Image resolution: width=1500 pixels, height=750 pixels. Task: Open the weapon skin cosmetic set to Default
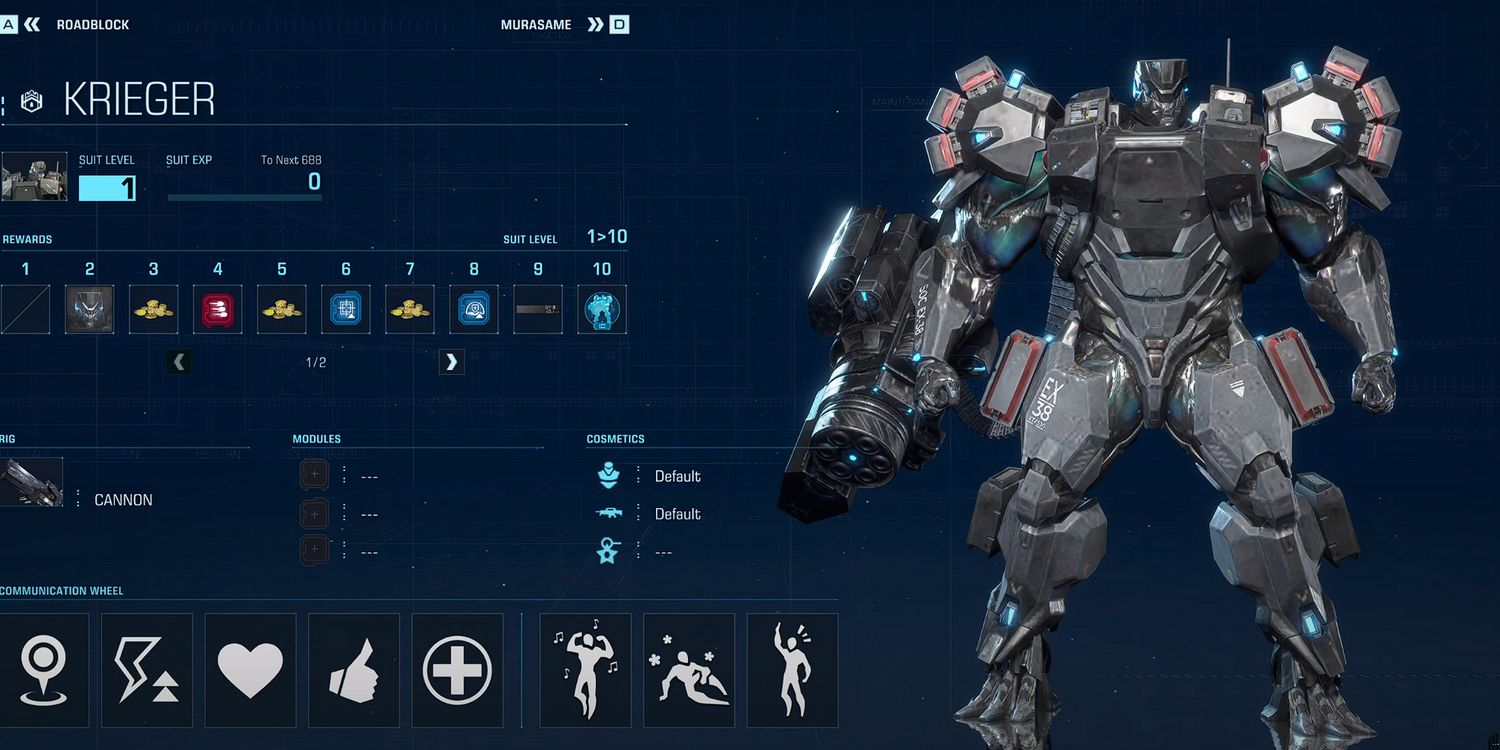point(677,514)
